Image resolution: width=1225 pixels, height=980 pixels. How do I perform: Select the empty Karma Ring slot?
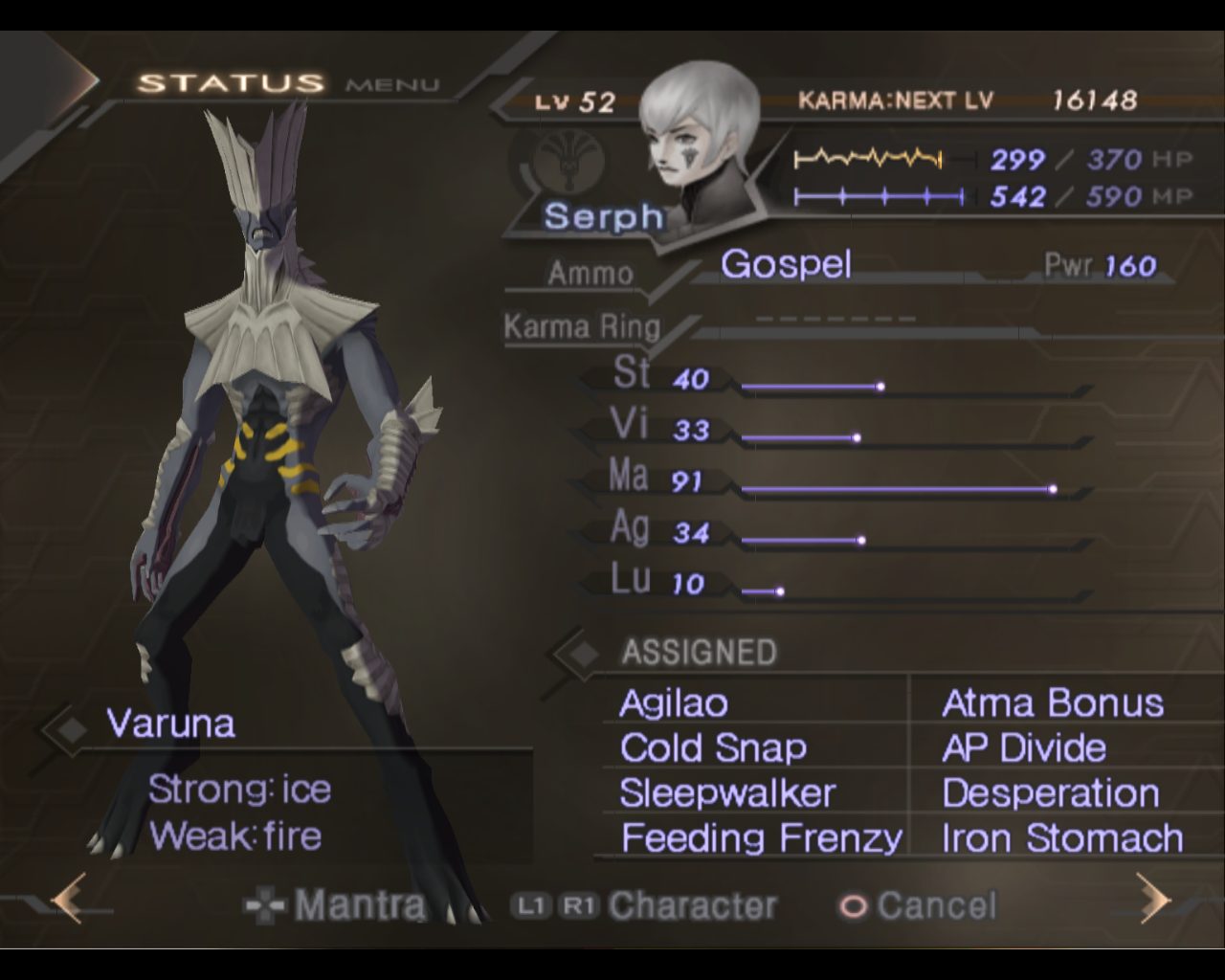click(x=835, y=320)
